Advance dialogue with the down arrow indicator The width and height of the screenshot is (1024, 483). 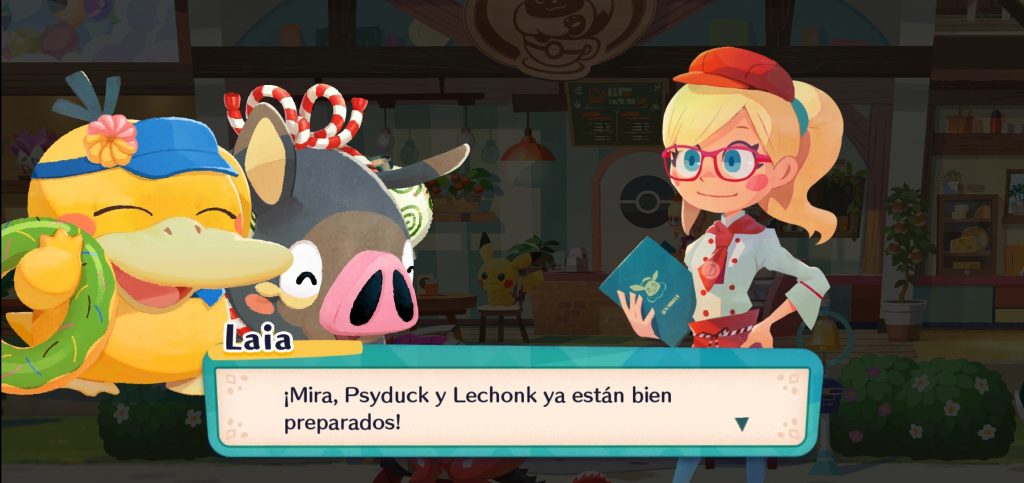(x=741, y=423)
